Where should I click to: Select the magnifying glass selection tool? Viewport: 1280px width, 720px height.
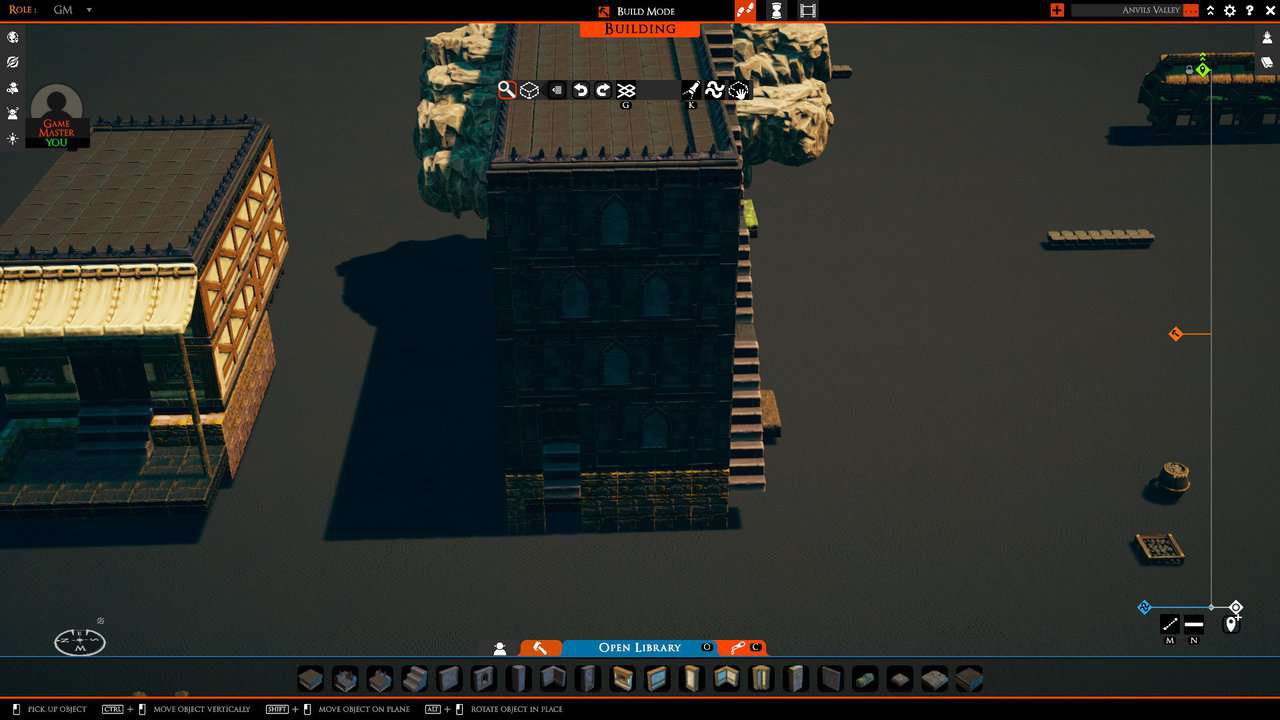pos(506,89)
